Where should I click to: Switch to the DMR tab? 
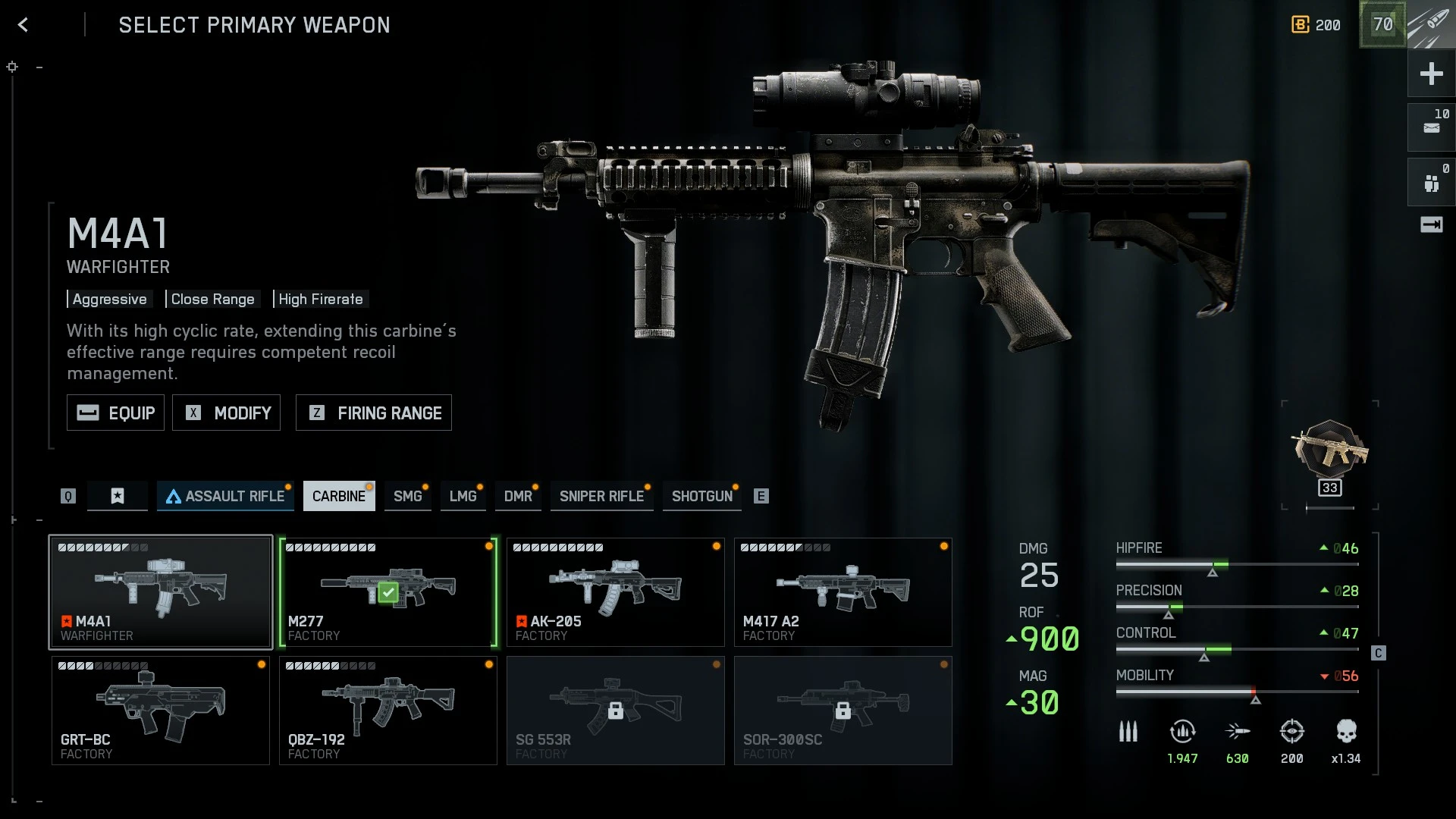518,496
